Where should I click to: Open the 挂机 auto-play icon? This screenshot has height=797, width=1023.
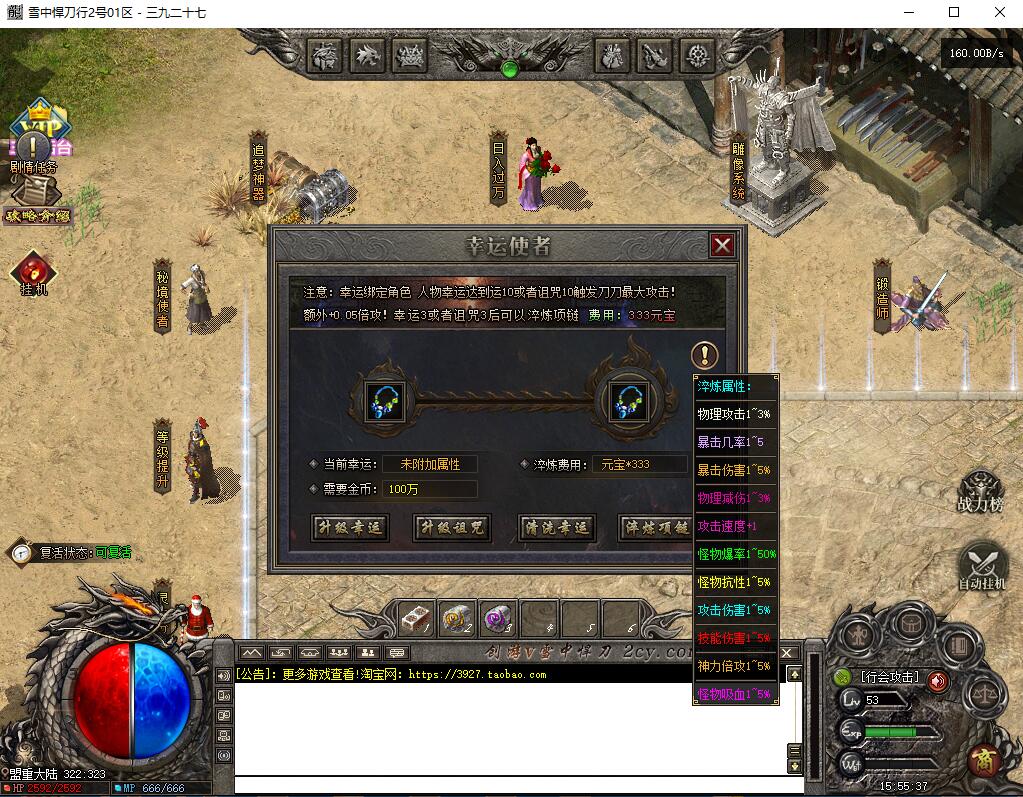pyautogui.click(x=34, y=273)
